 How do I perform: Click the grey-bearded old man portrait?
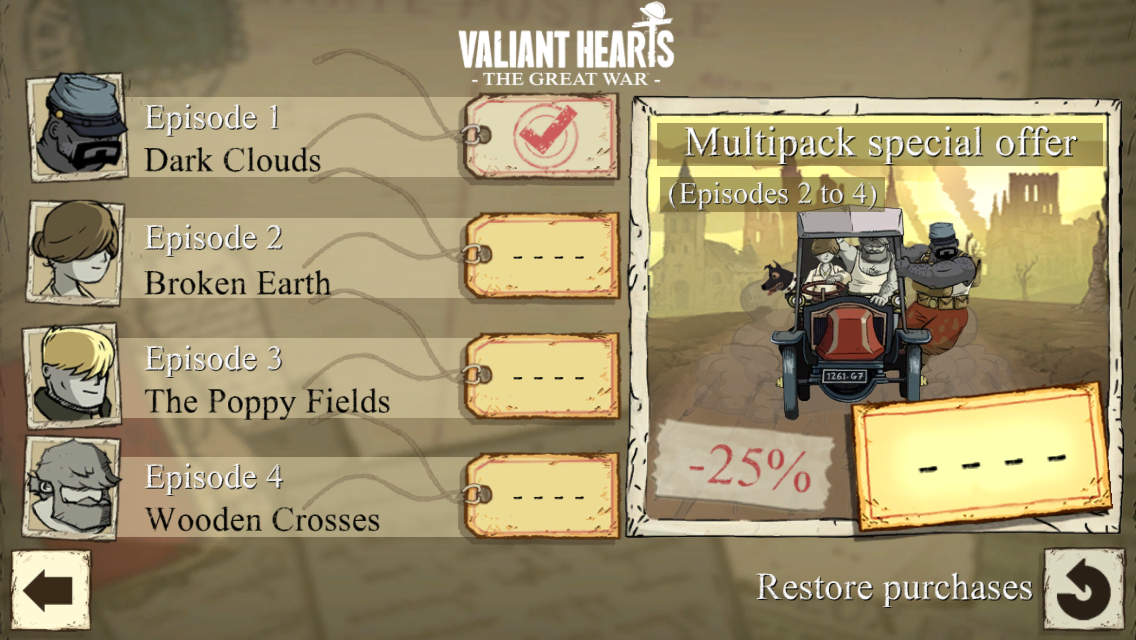point(74,489)
